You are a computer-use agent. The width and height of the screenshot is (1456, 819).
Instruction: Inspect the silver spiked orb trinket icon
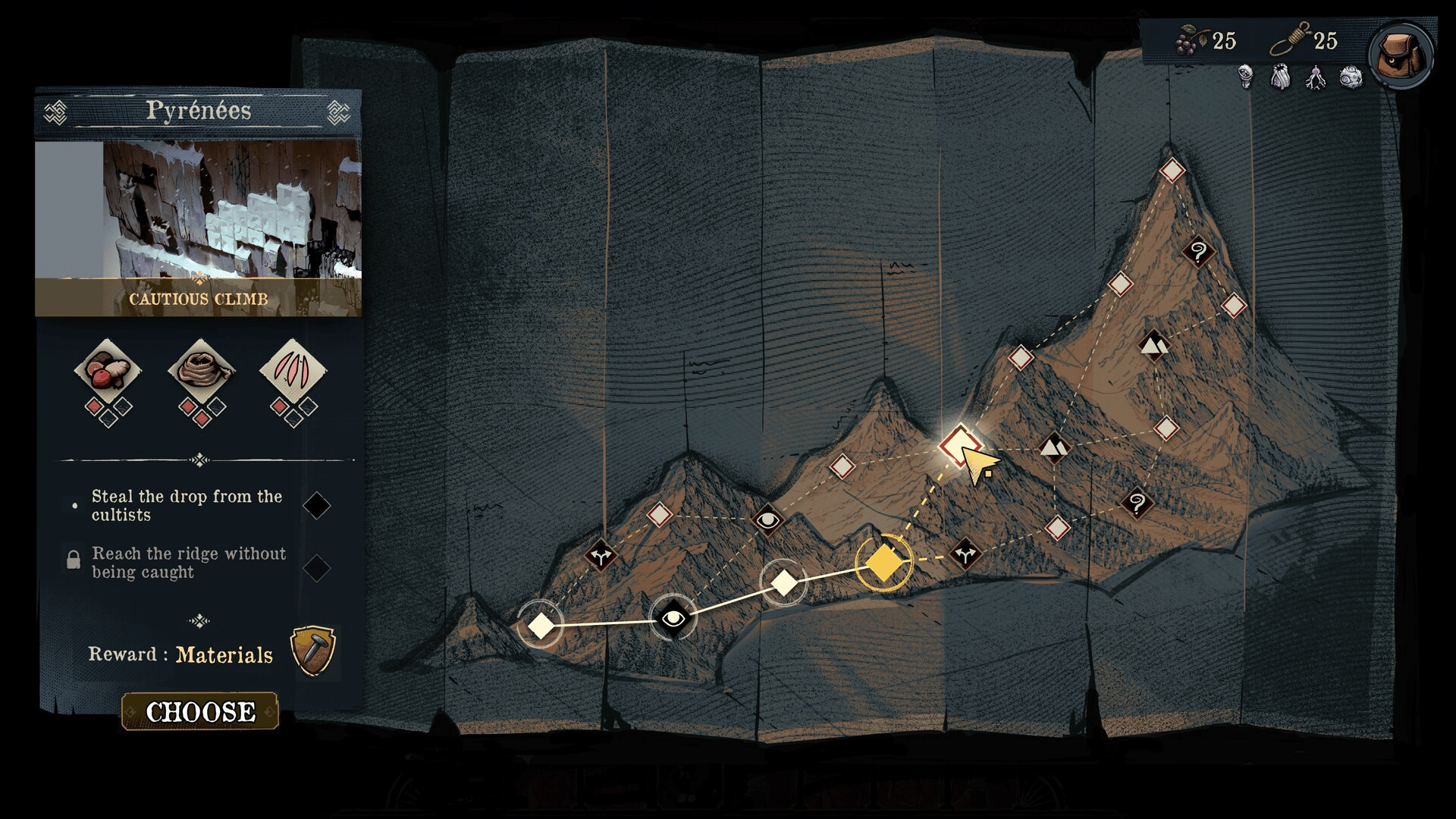pos(1351,77)
